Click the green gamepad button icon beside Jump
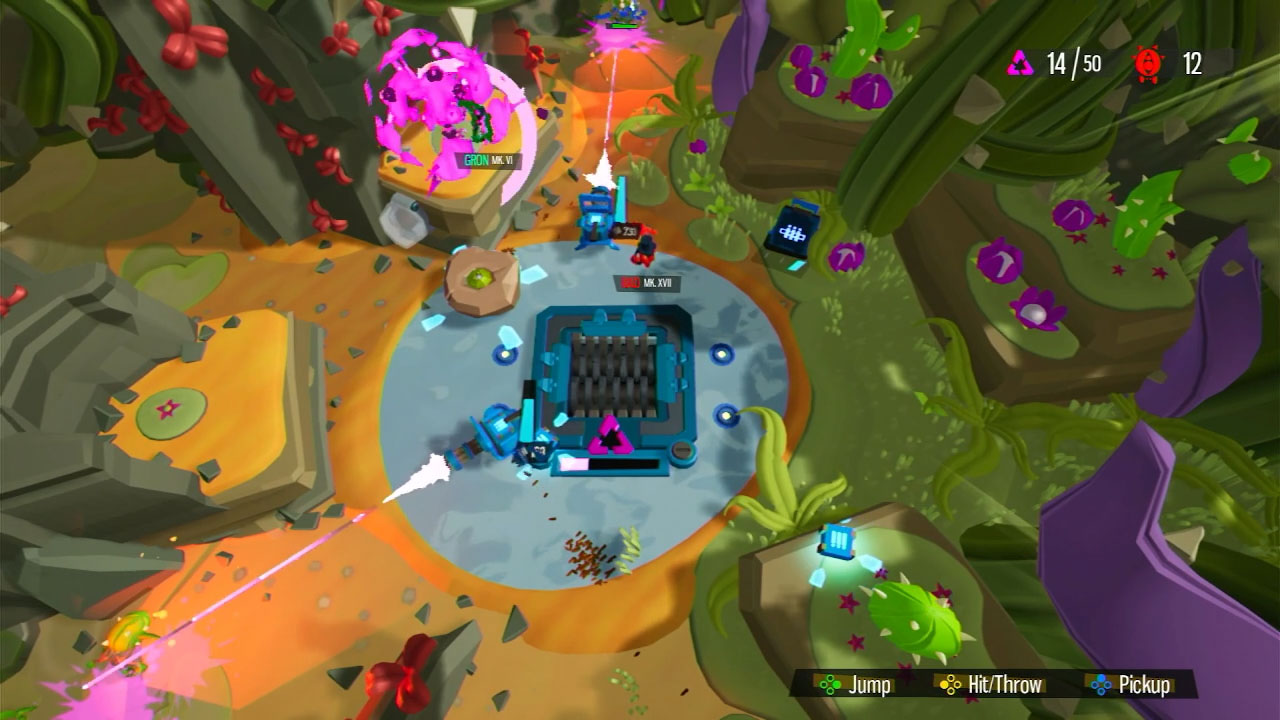 [x=830, y=686]
